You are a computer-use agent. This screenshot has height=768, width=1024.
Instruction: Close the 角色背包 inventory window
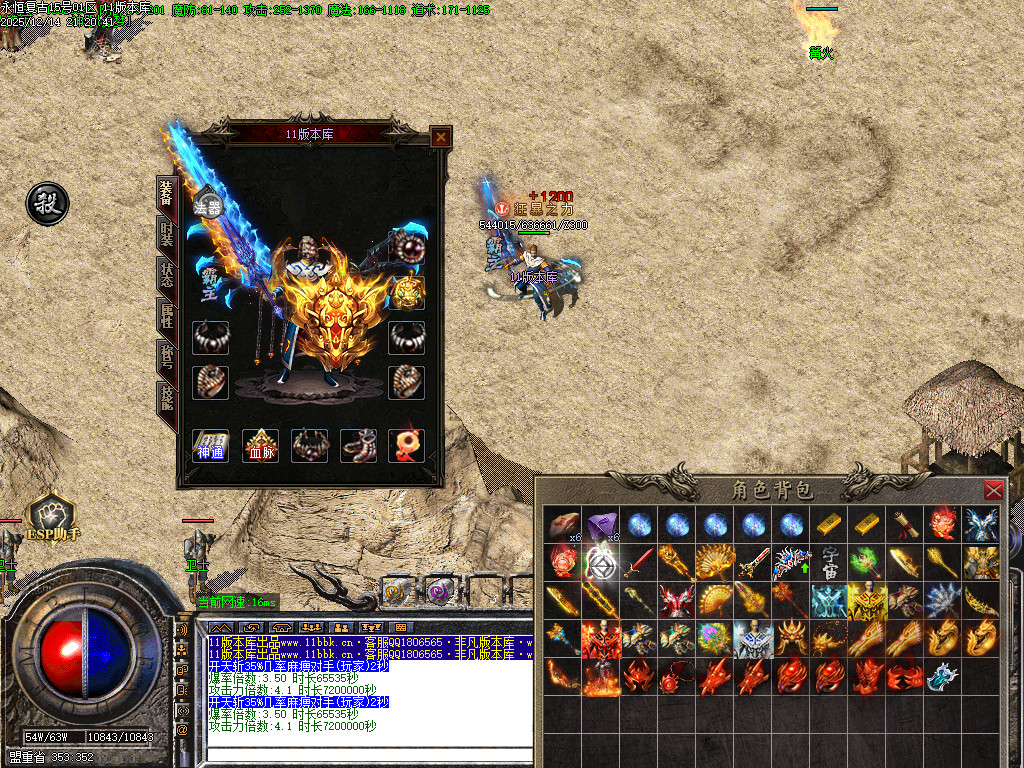[x=993, y=490]
